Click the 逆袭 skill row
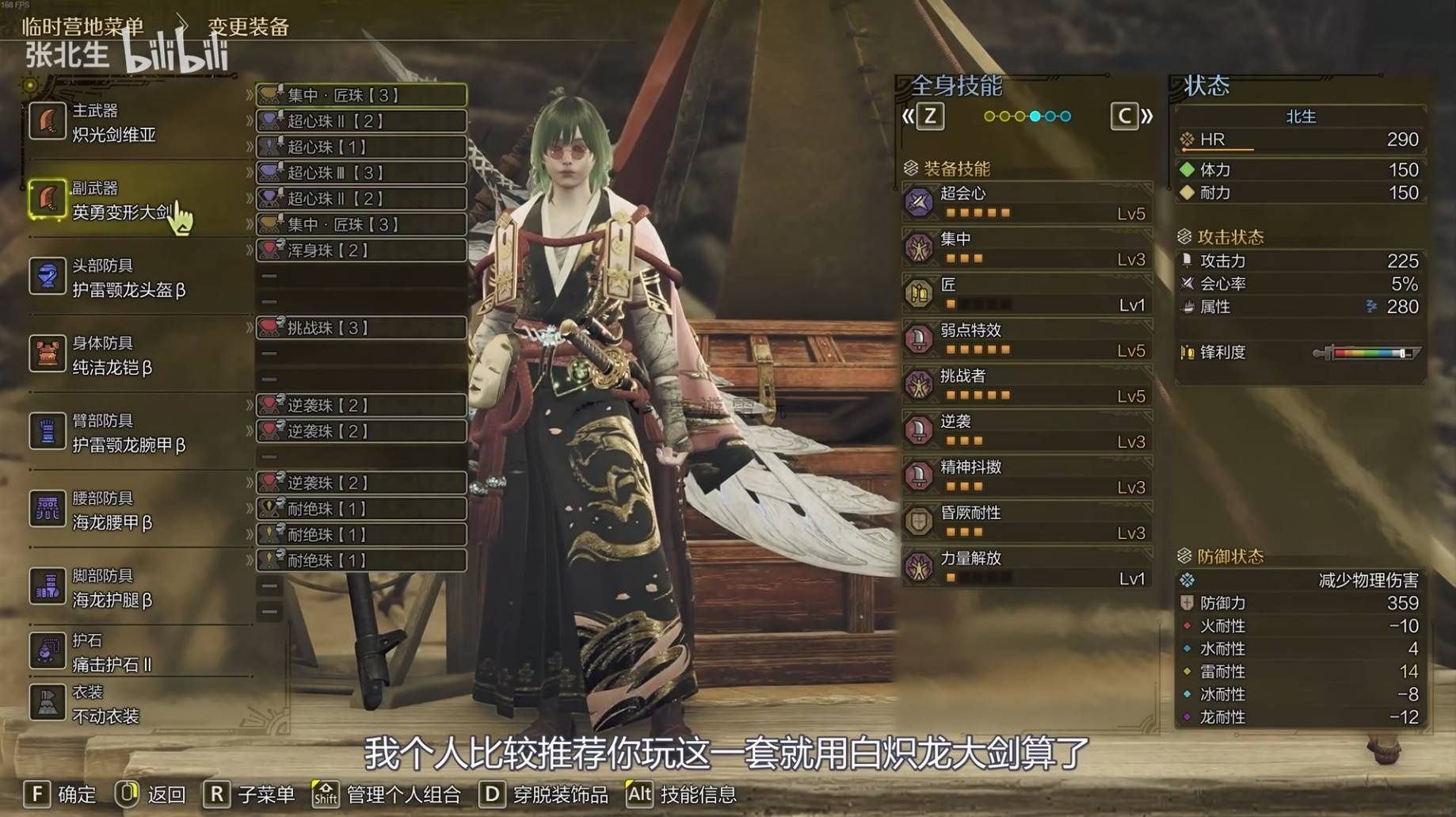This screenshot has height=817, width=1456. 1027,431
